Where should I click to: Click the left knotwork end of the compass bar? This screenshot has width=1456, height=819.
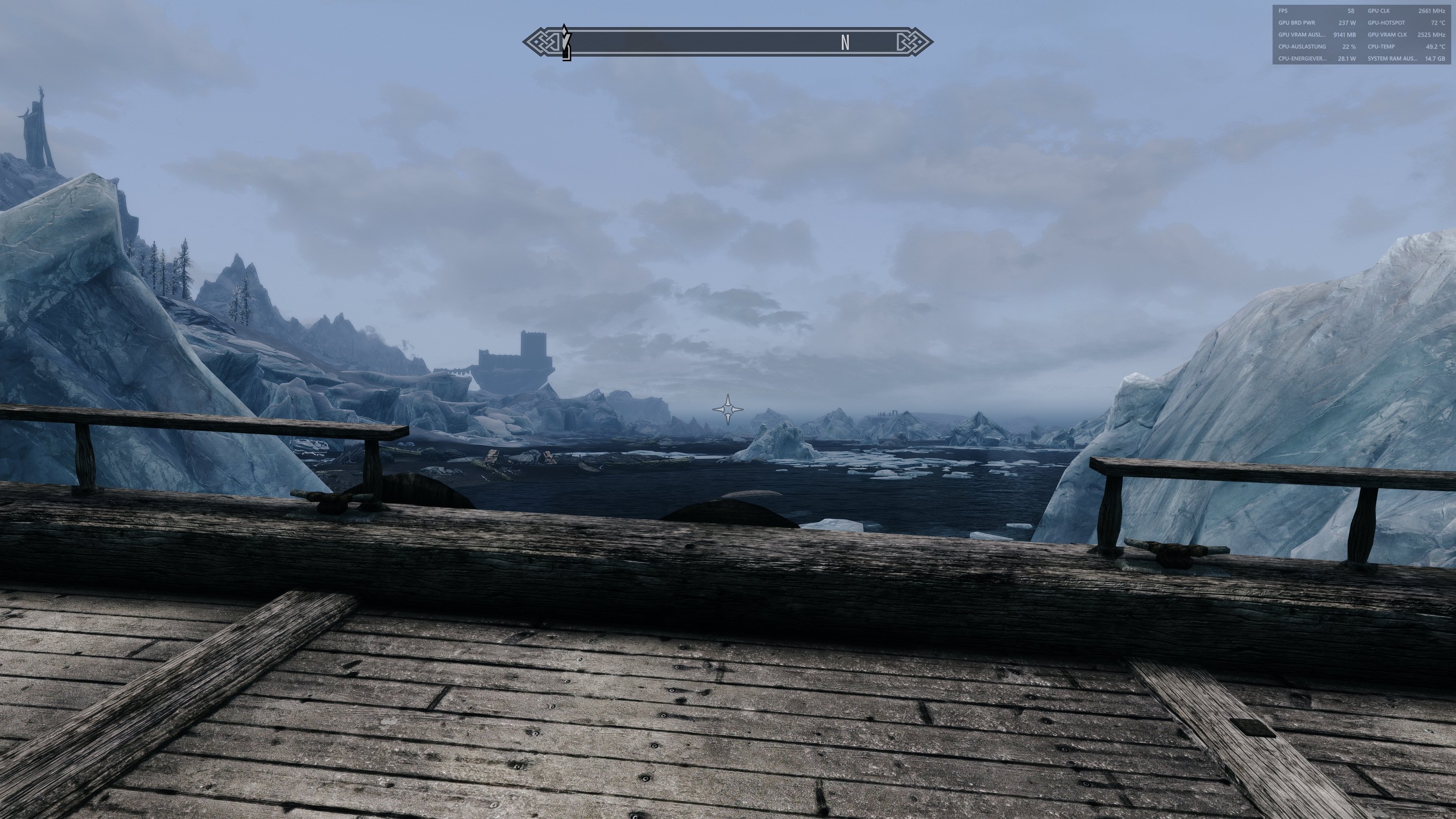pos(540,42)
